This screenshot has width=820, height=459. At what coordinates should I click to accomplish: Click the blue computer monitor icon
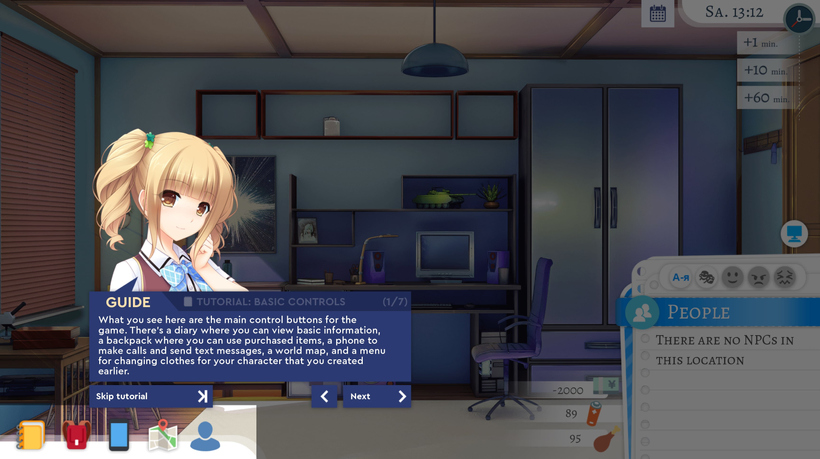[794, 234]
